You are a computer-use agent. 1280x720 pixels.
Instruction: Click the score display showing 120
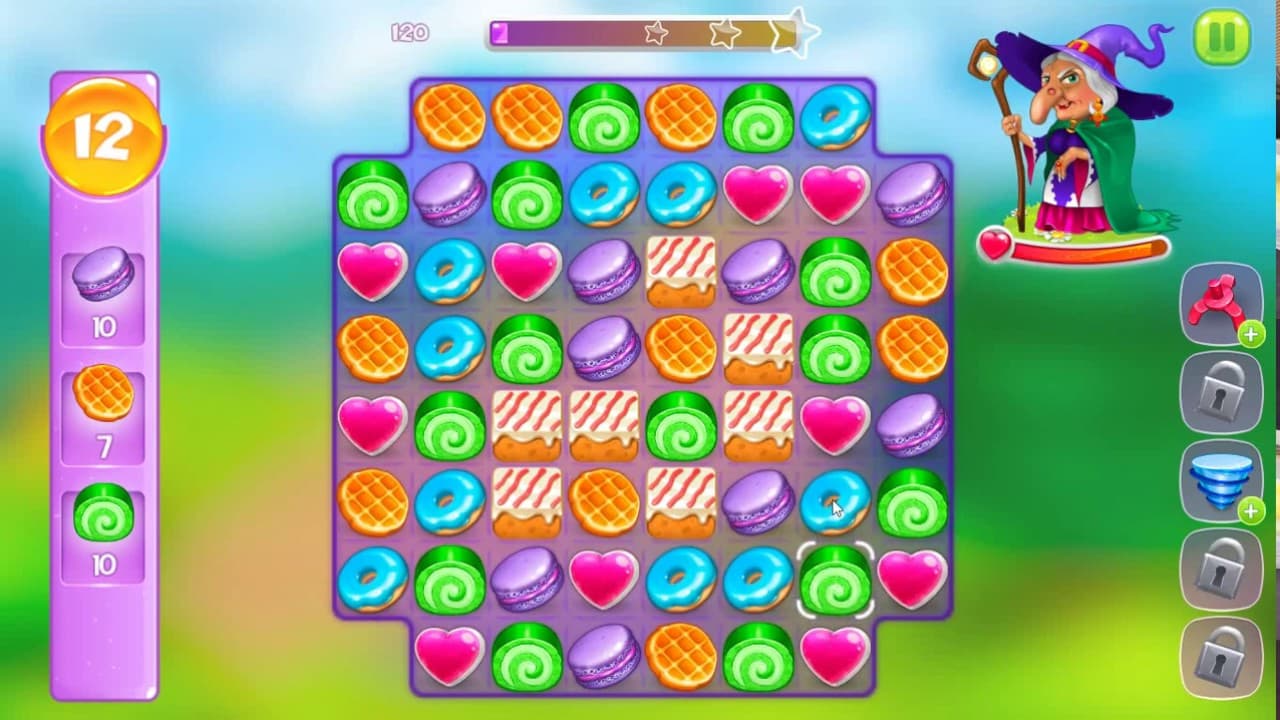point(412,33)
